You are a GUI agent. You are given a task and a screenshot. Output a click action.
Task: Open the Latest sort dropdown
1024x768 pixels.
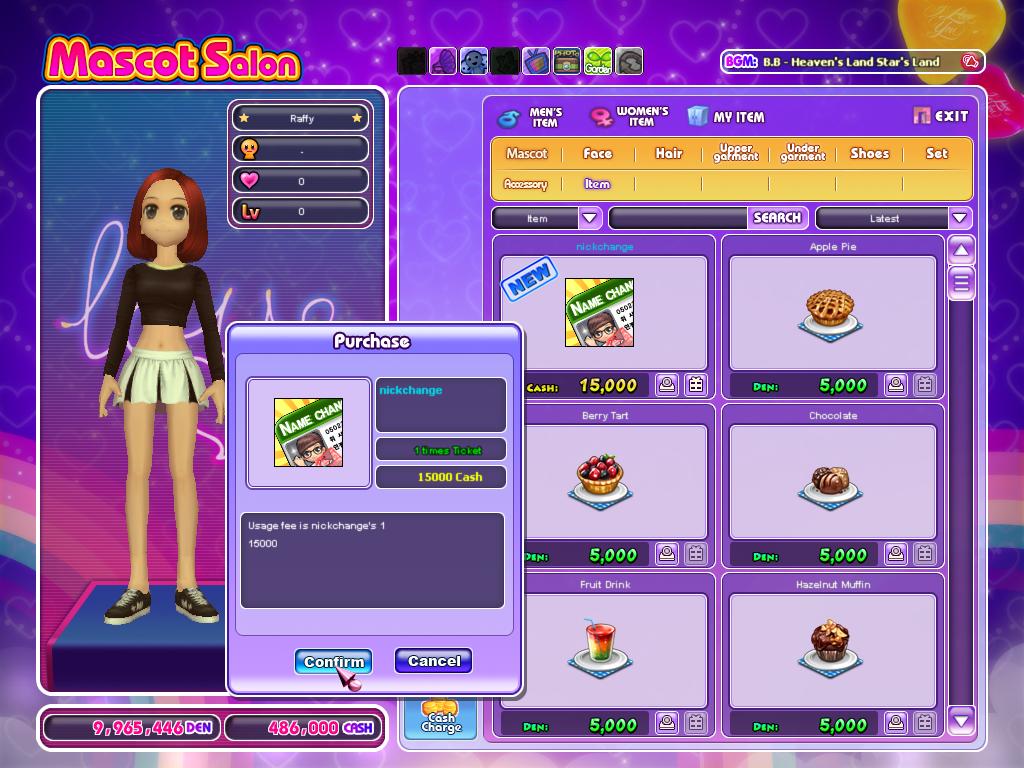[x=960, y=218]
